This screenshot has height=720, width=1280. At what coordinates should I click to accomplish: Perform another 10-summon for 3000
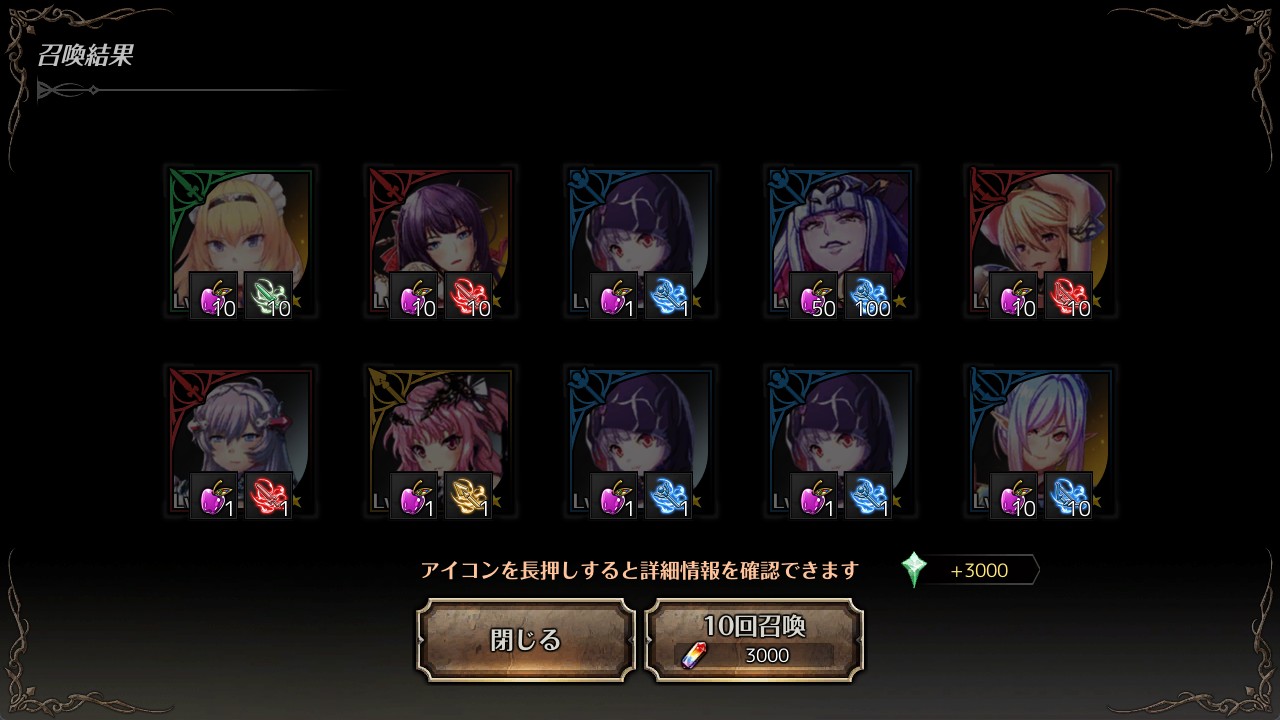(x=754, y=640)
